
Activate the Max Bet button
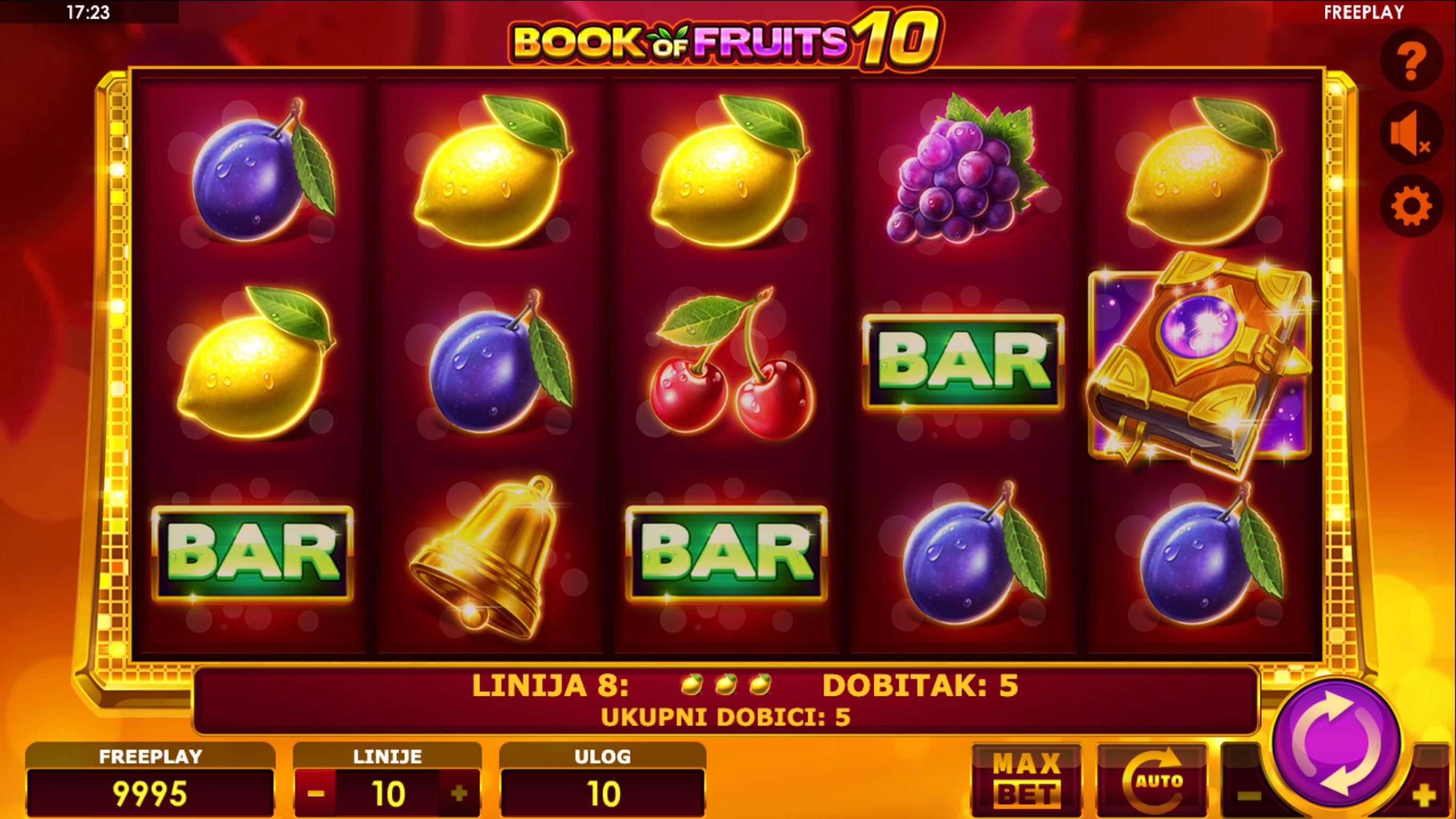1026,781
